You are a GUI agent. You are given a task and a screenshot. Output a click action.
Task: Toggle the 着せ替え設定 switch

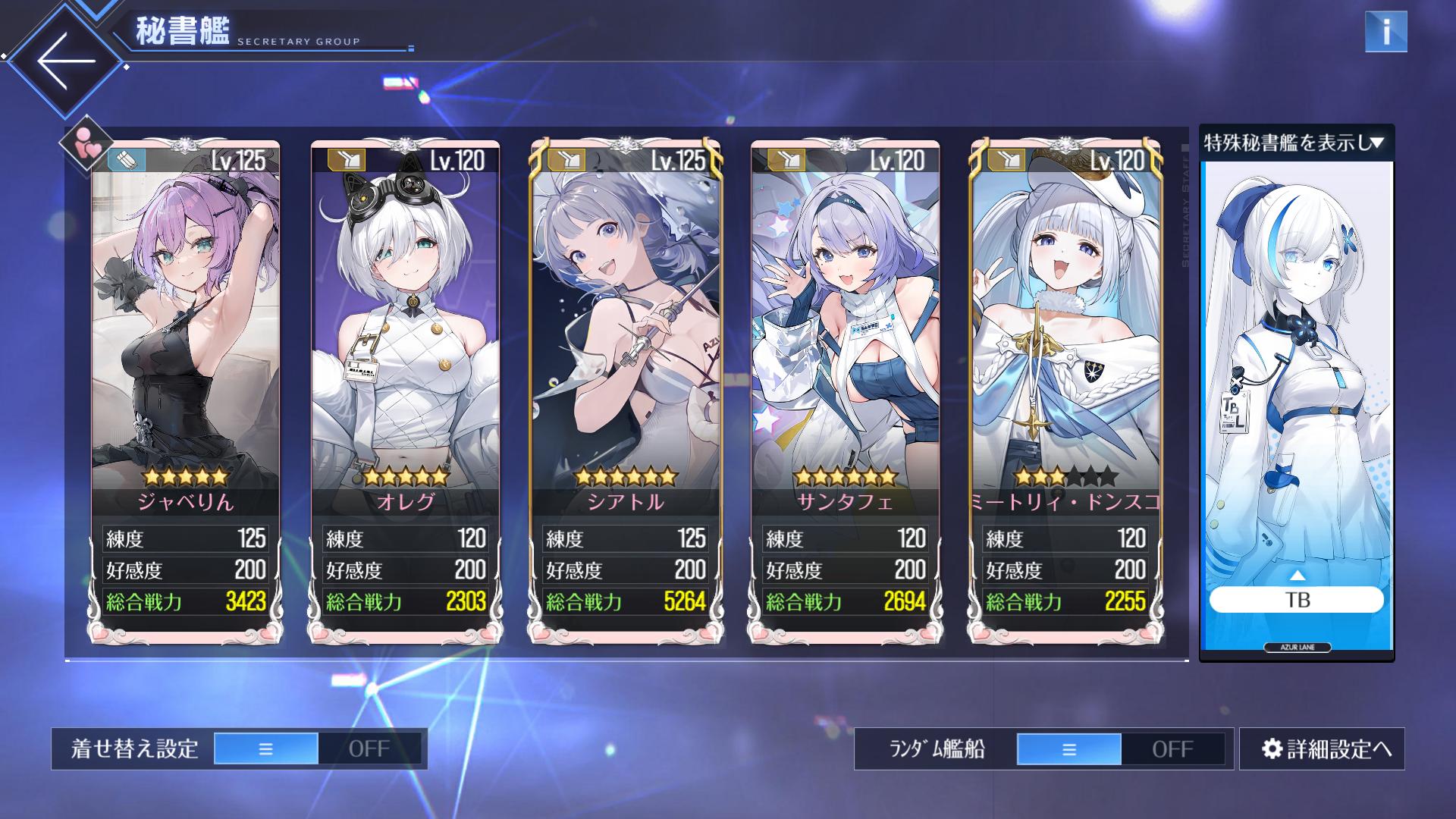(317, 748)
